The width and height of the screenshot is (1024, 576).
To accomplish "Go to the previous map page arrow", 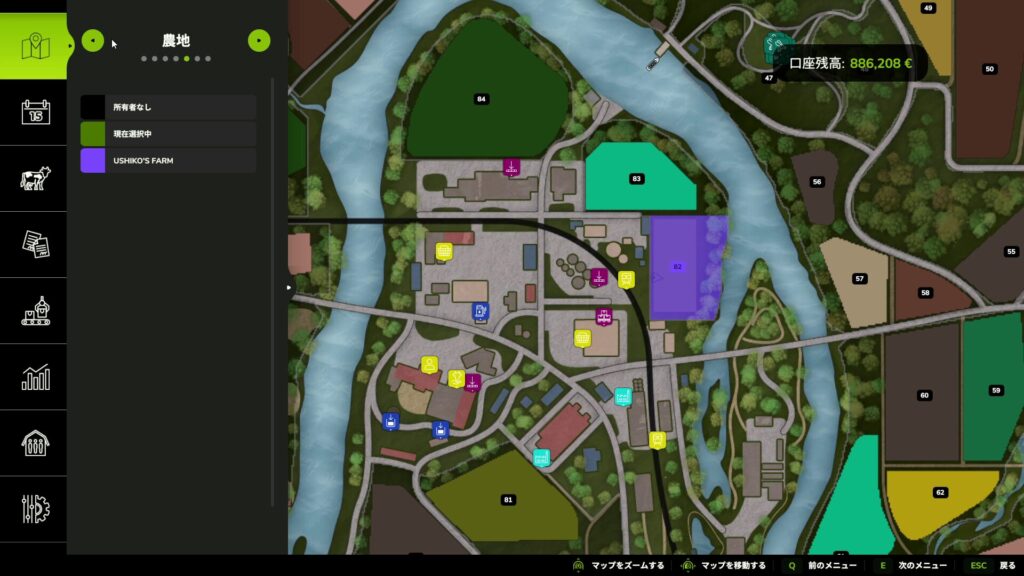I will pyautogui.click(x=93, y=40).
